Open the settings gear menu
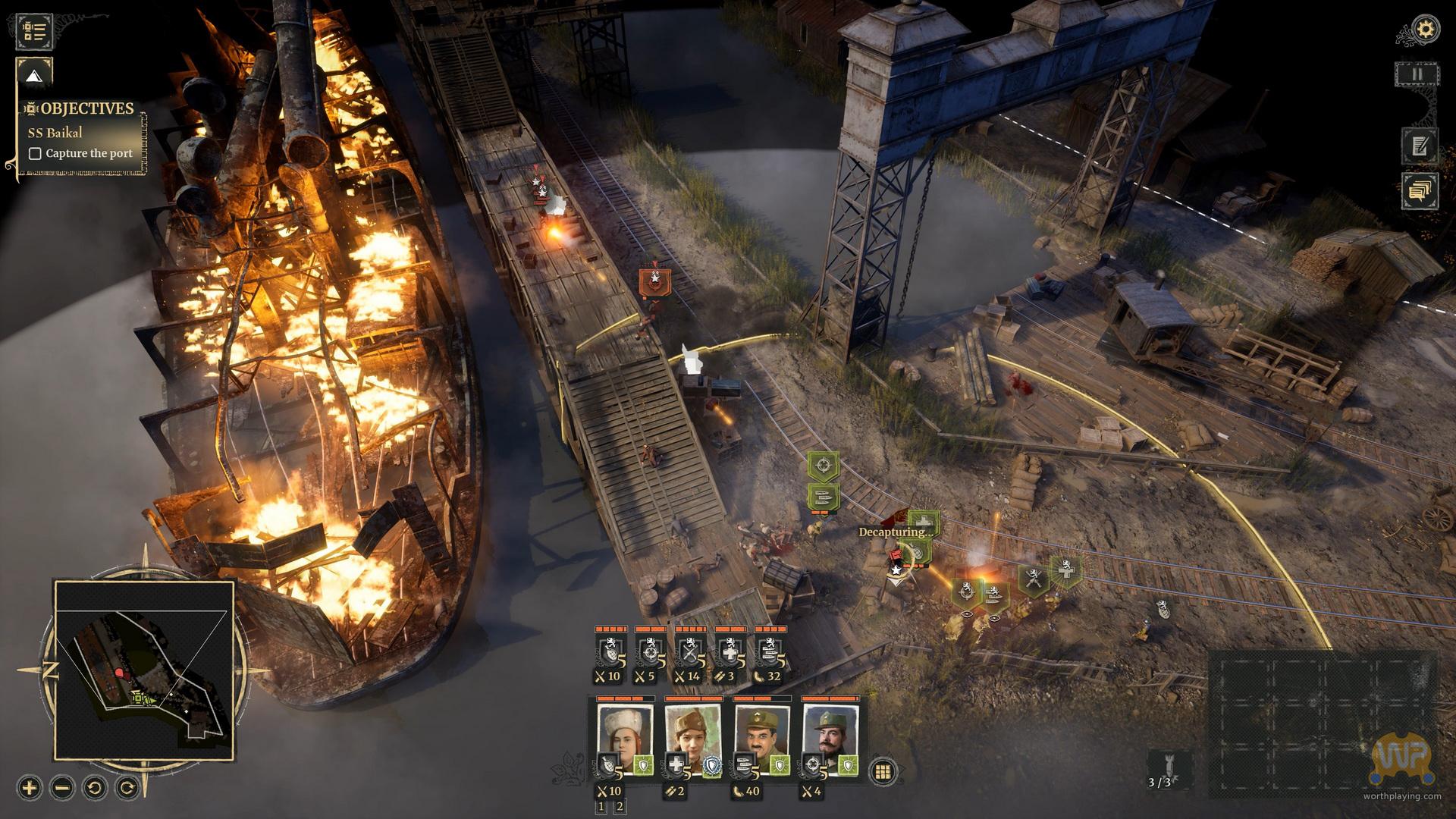This screenshot has height=819, width=1456. pos(1426,30)
